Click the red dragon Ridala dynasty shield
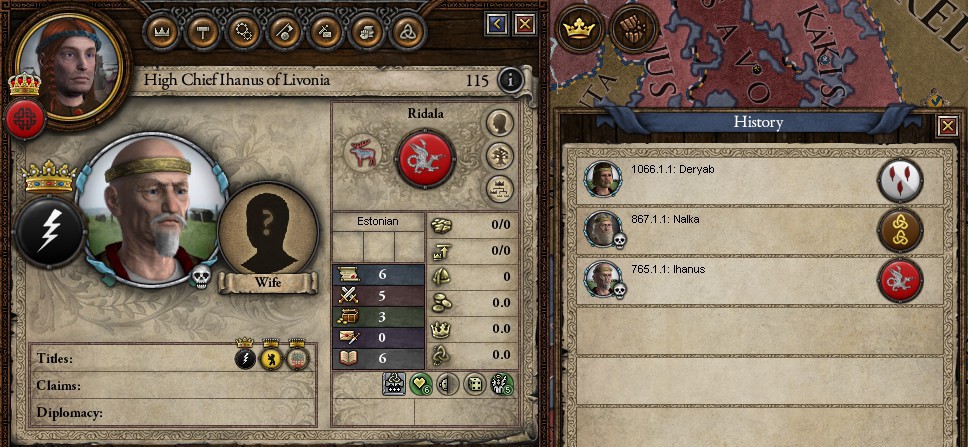This screenshot has height=447, width=968. 426,158
